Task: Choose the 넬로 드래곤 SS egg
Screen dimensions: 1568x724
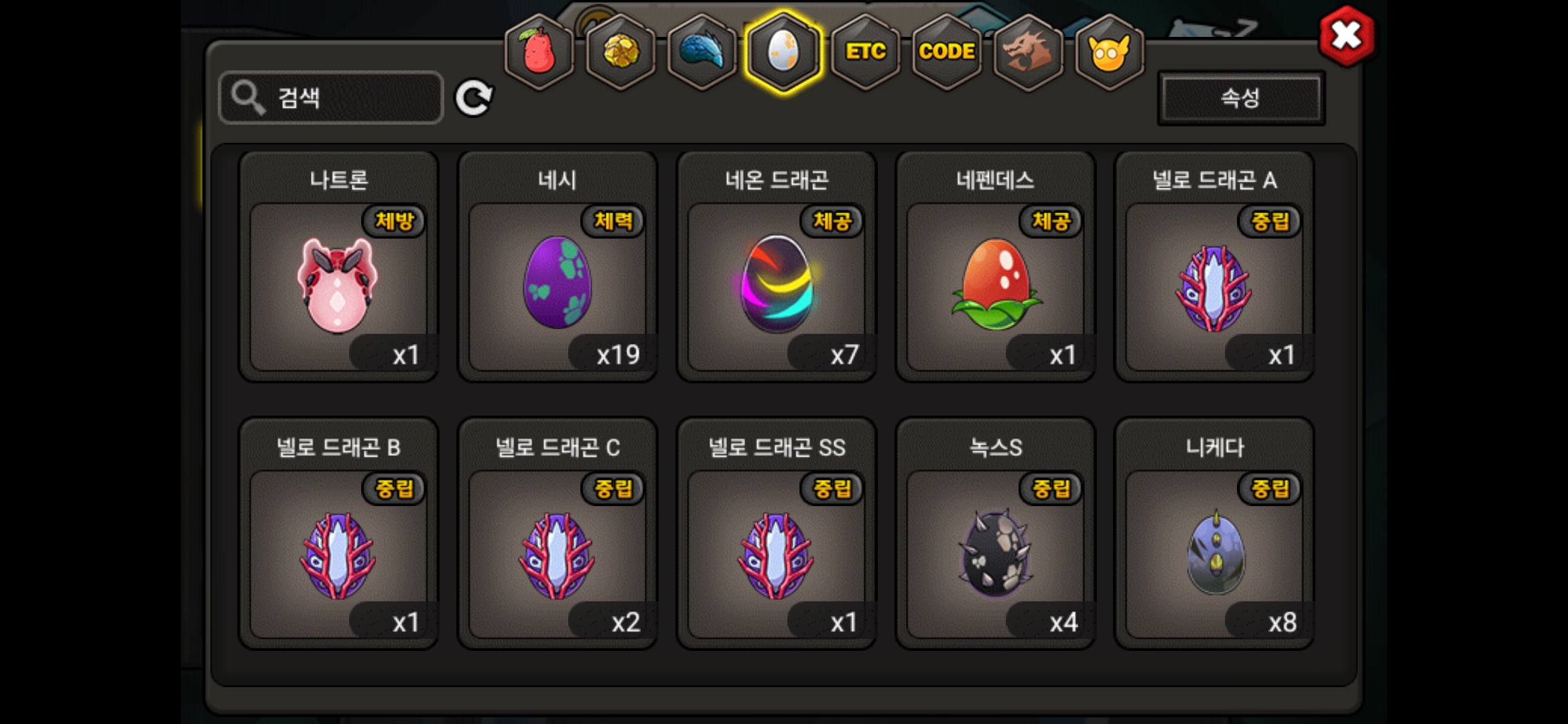Action: (777, 554)
